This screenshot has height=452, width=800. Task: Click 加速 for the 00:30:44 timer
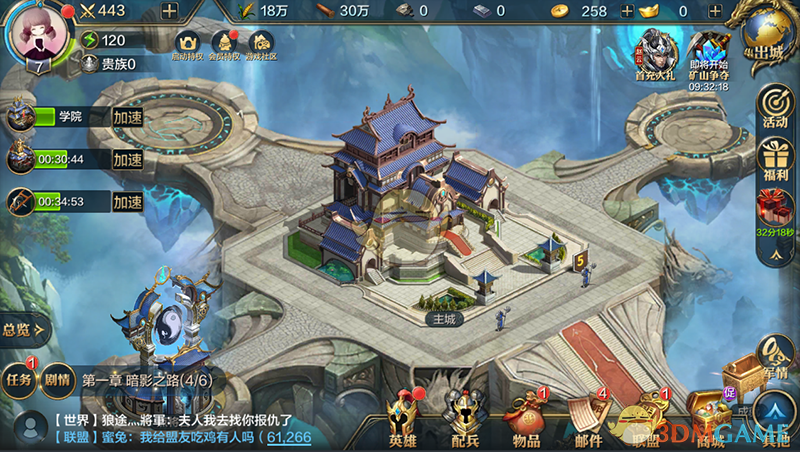click(x=127, y=159)
